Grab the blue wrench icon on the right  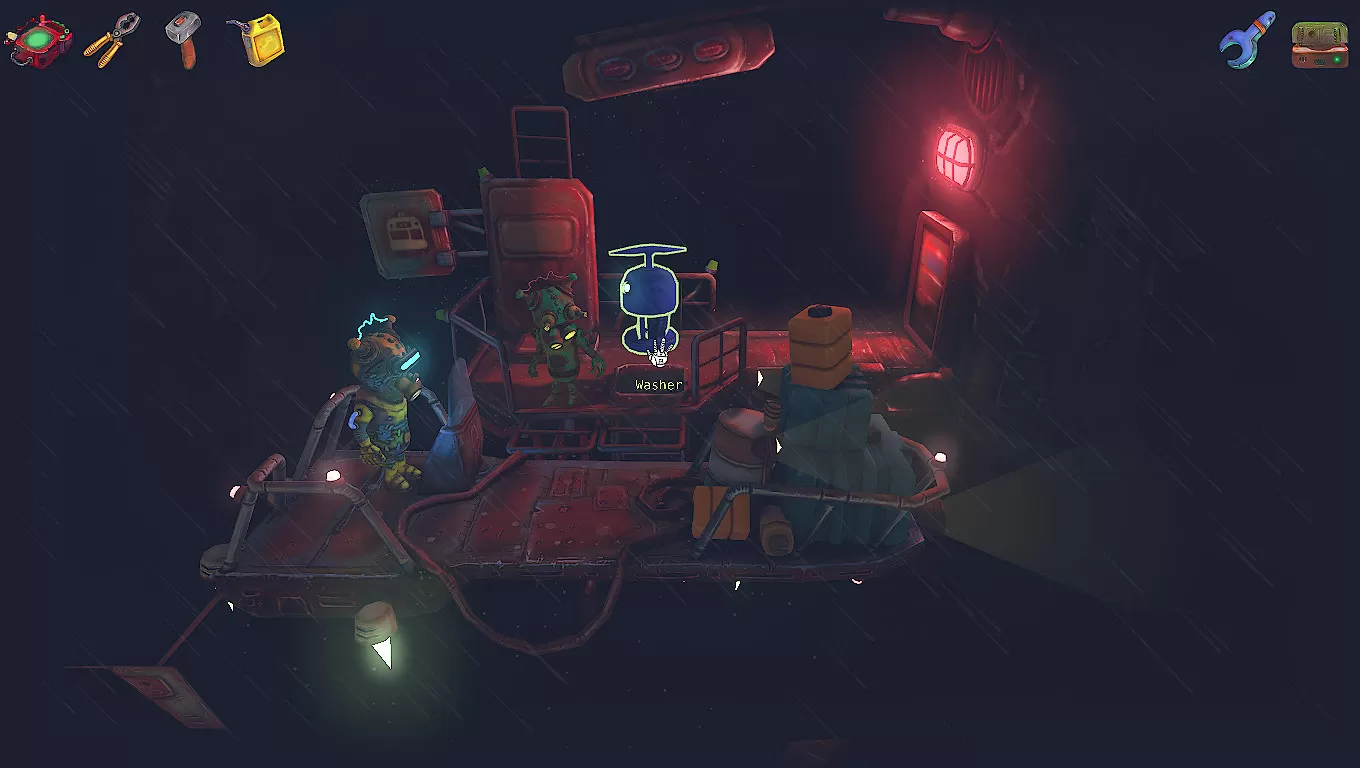coord(1244,42)
